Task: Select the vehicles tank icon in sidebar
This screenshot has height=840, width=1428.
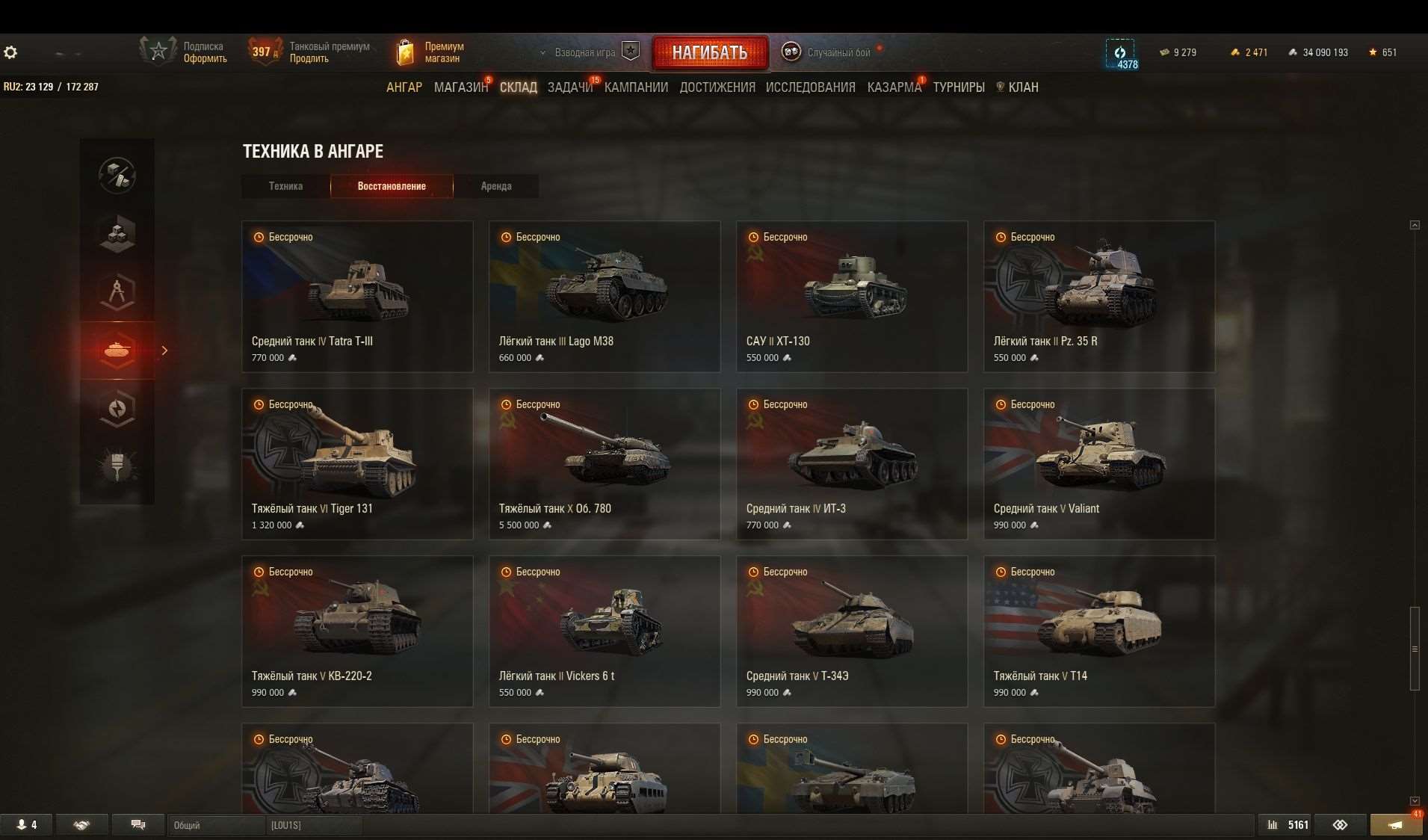Action: pos(117,350)
